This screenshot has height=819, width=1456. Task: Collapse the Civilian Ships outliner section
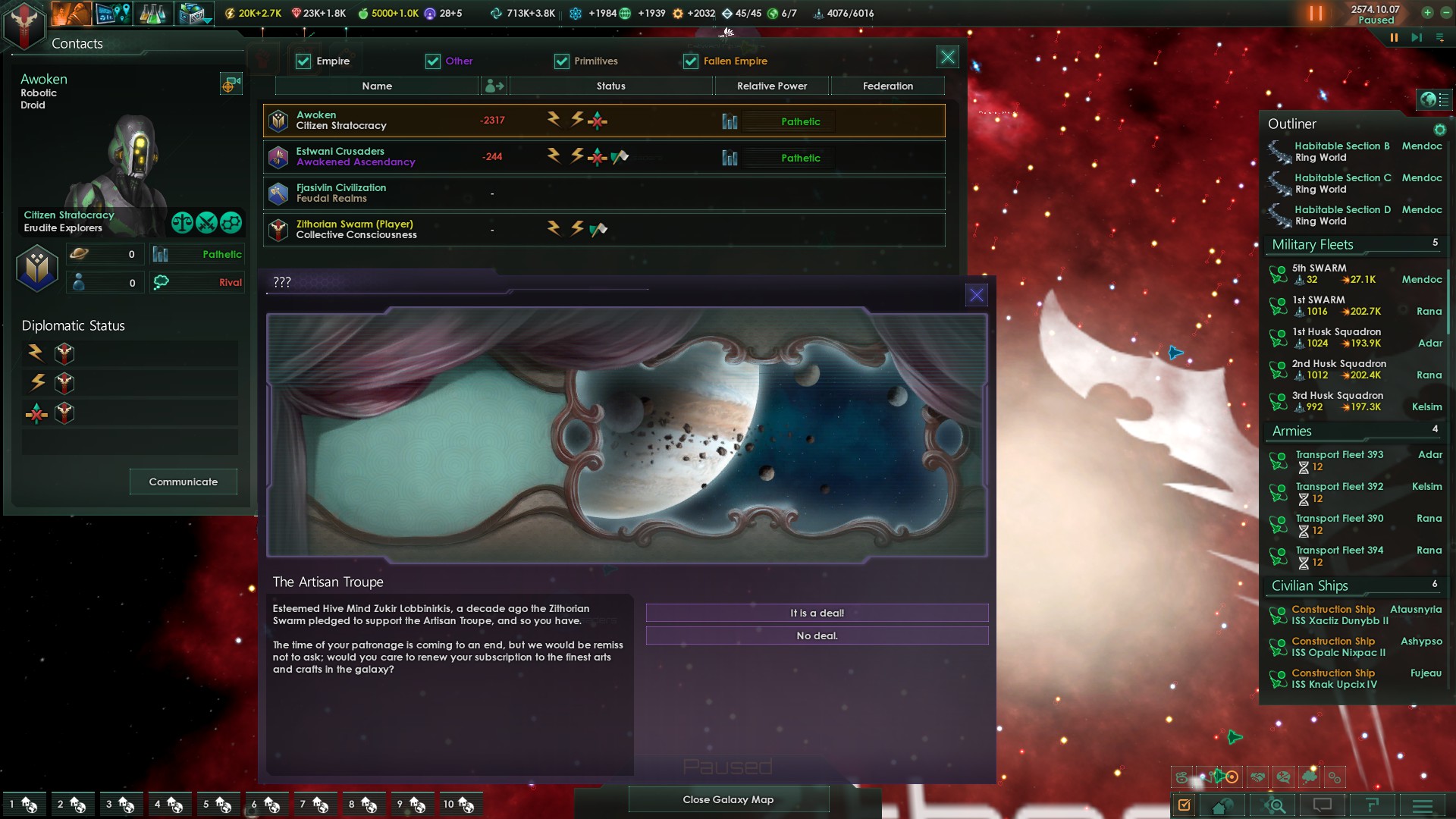click(x=1310, y=585)
